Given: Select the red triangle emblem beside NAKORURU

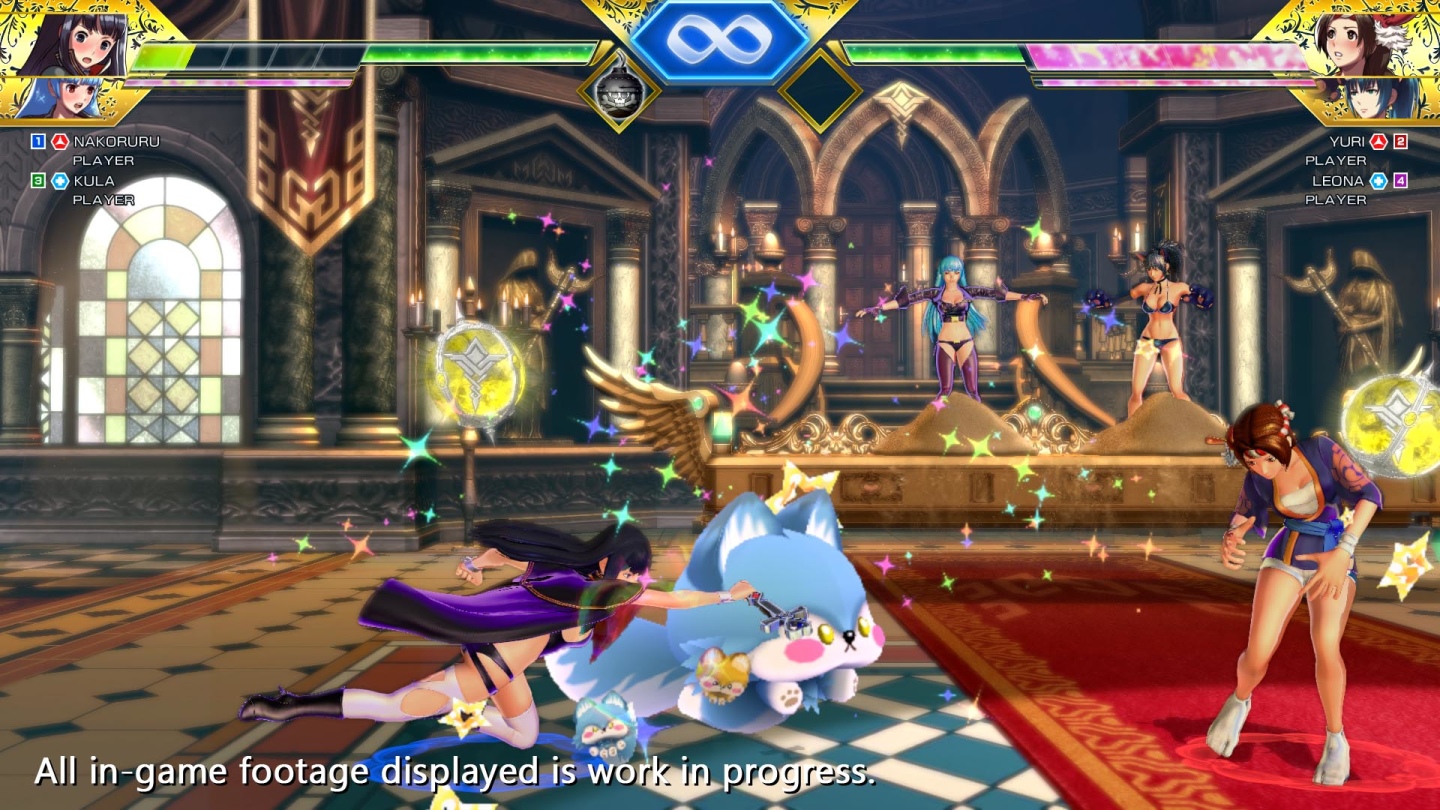Looking at the screenshot, I should [60, 141].
